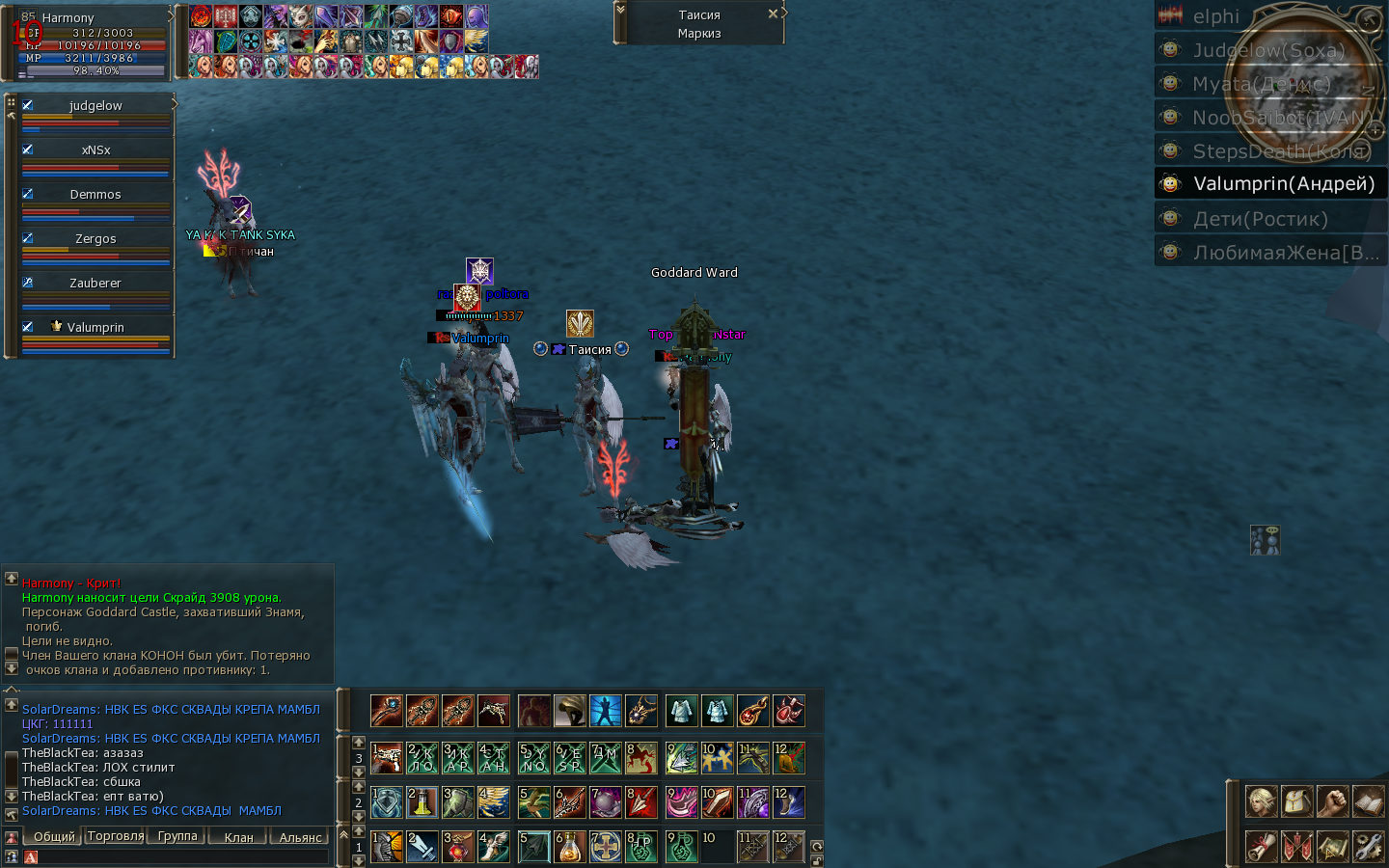Viewport: 1389px width, 868px height.
Task: Open the clan banners icon
Action: (x=1296, y=846)
